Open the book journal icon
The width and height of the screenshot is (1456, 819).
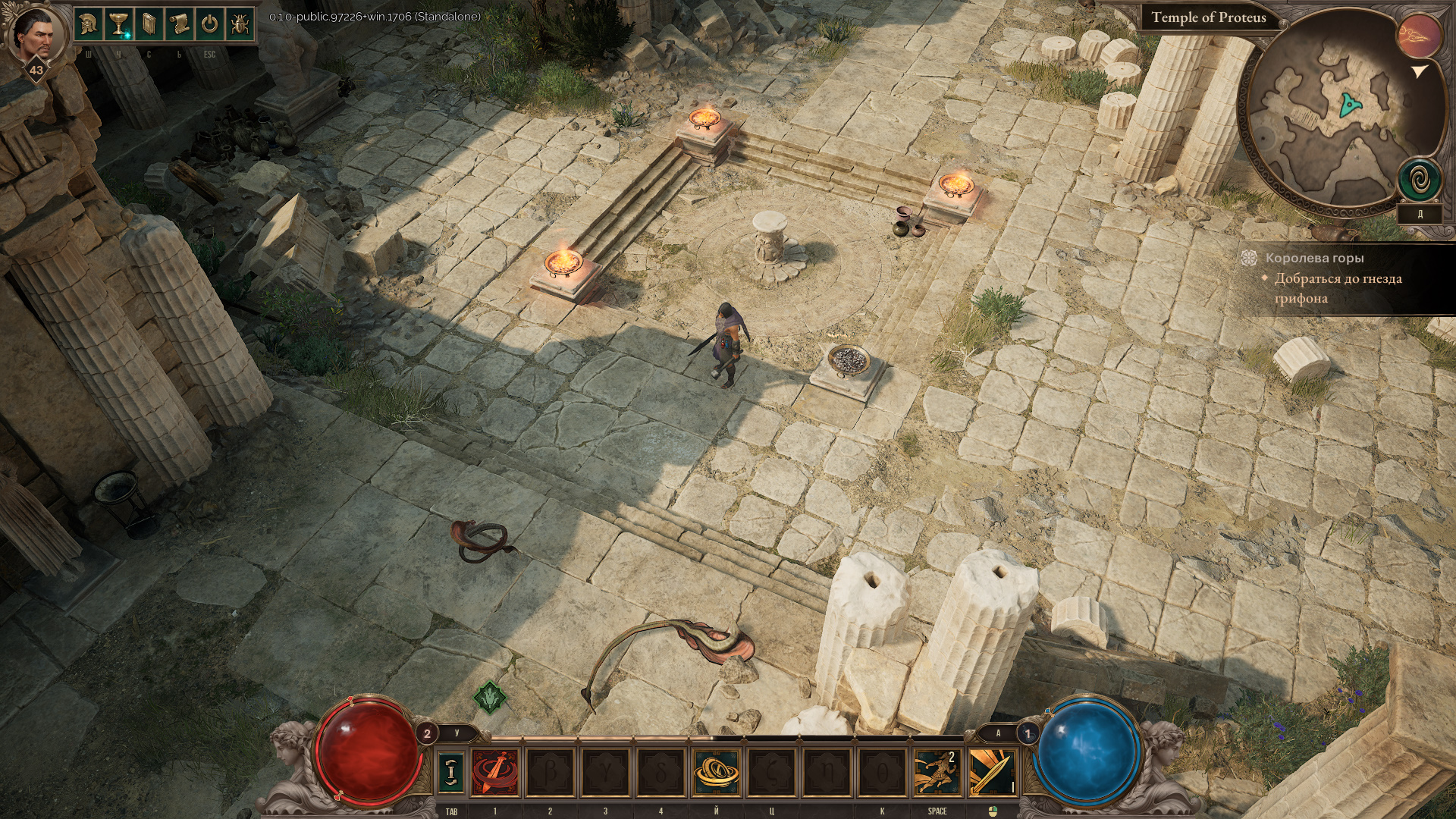click(149, 24)
